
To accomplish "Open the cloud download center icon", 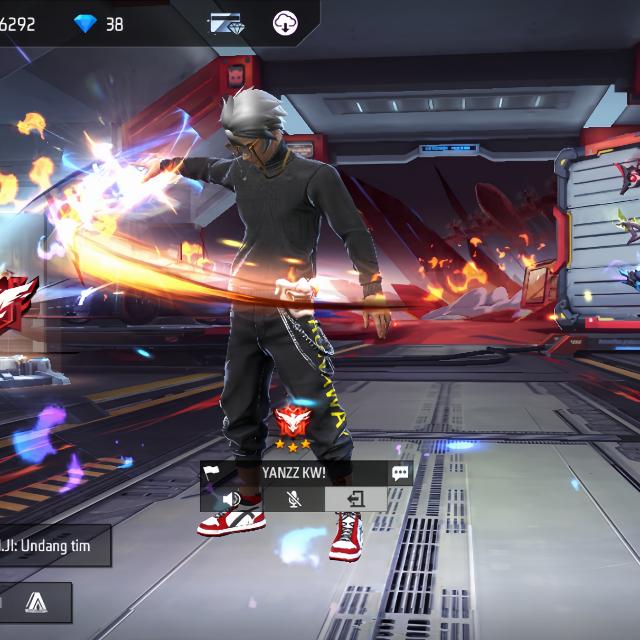I will click(286, 23).
